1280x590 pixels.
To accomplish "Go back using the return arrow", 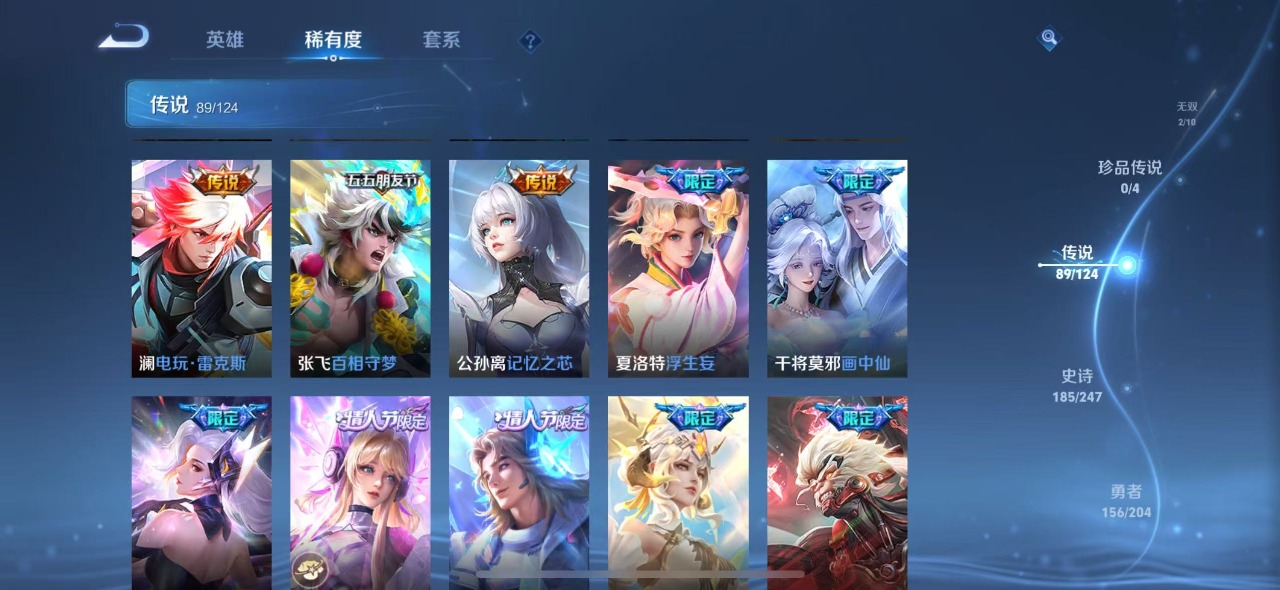I will [124, 38].
